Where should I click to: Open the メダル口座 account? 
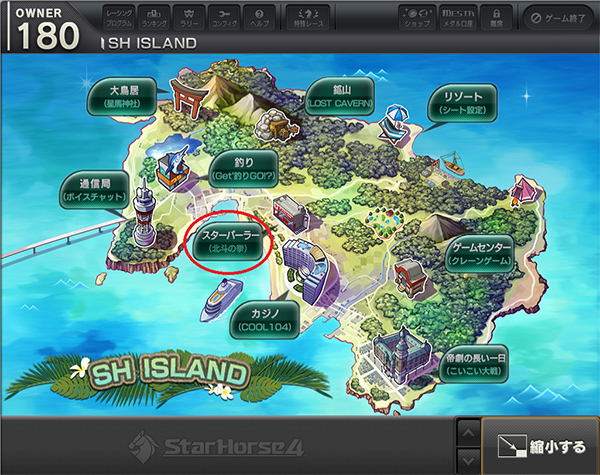(x=456, y=17)
